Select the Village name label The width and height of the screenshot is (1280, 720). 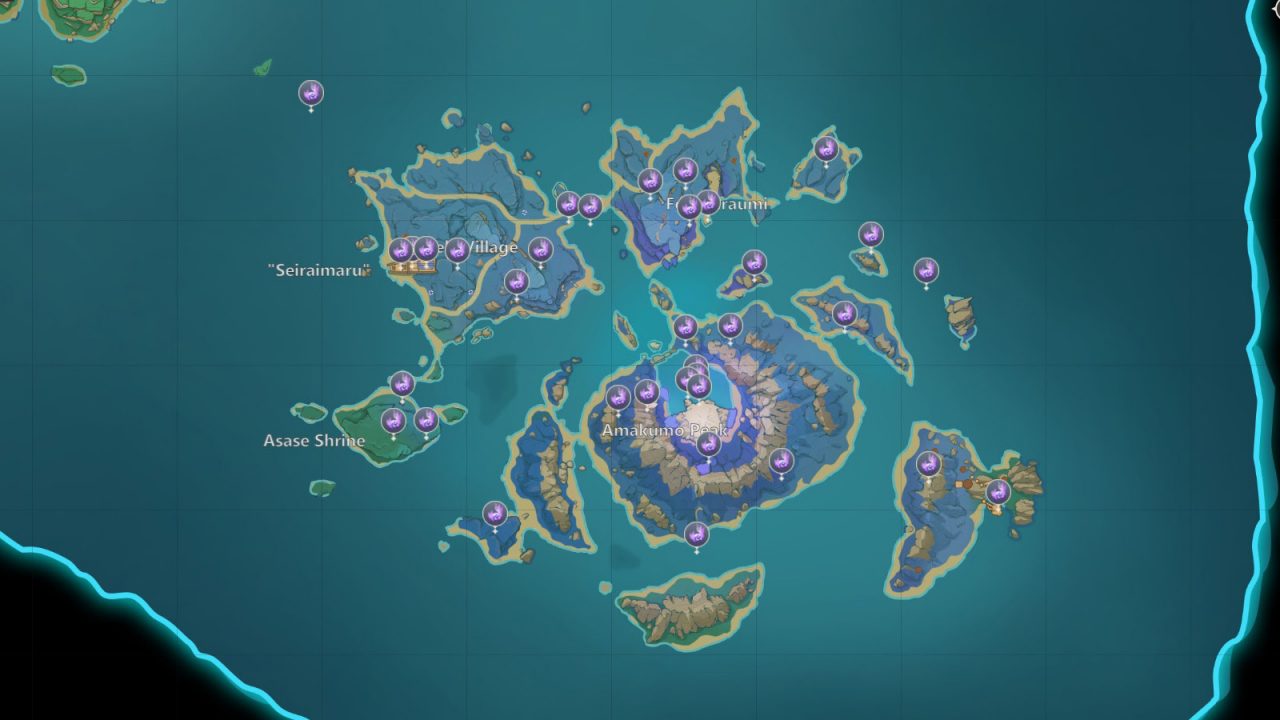click(x=489, y=248)
